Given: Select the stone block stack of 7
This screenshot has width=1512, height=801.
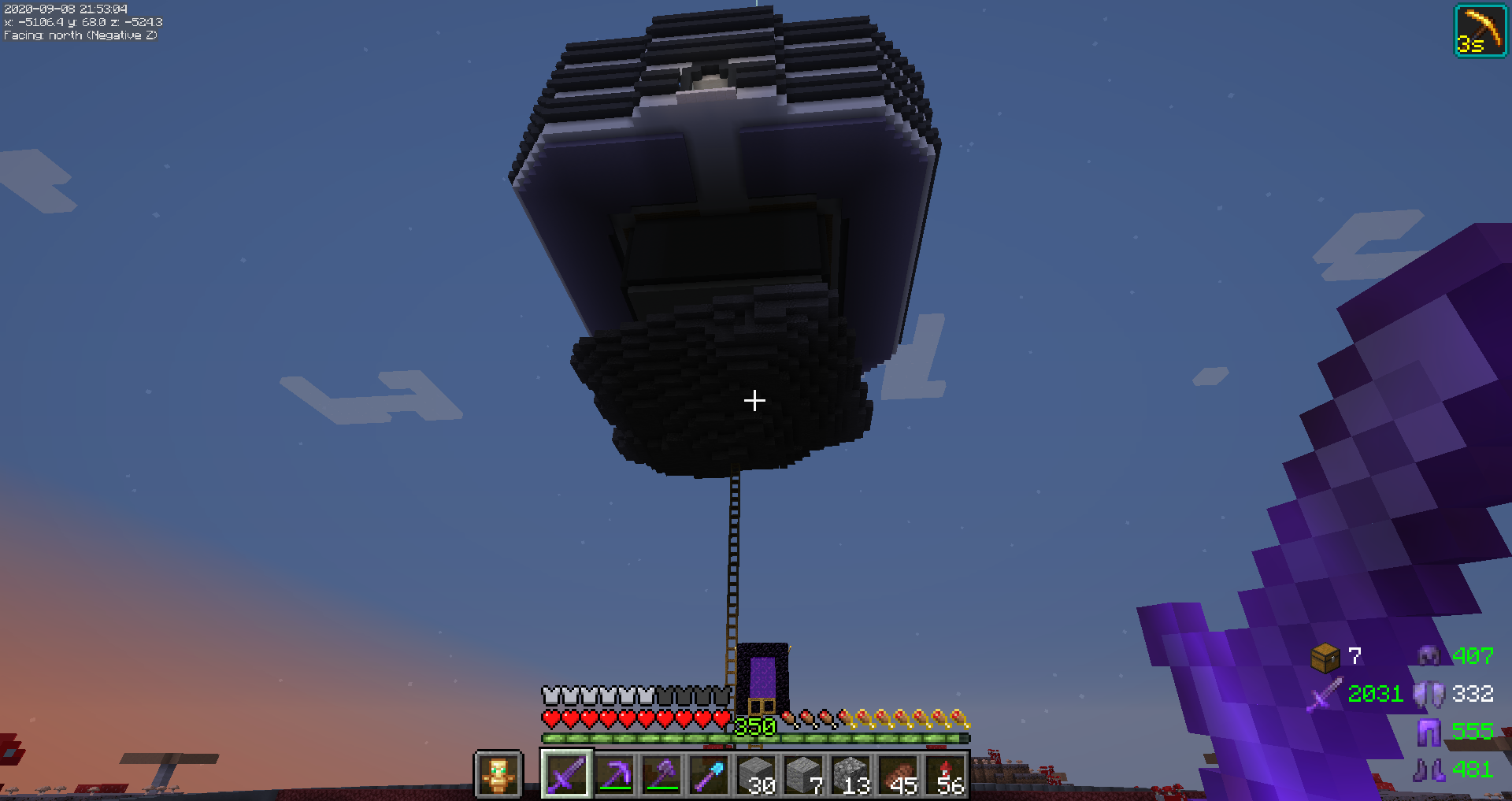Looking at the screenshot, I should tap(804, 774).
